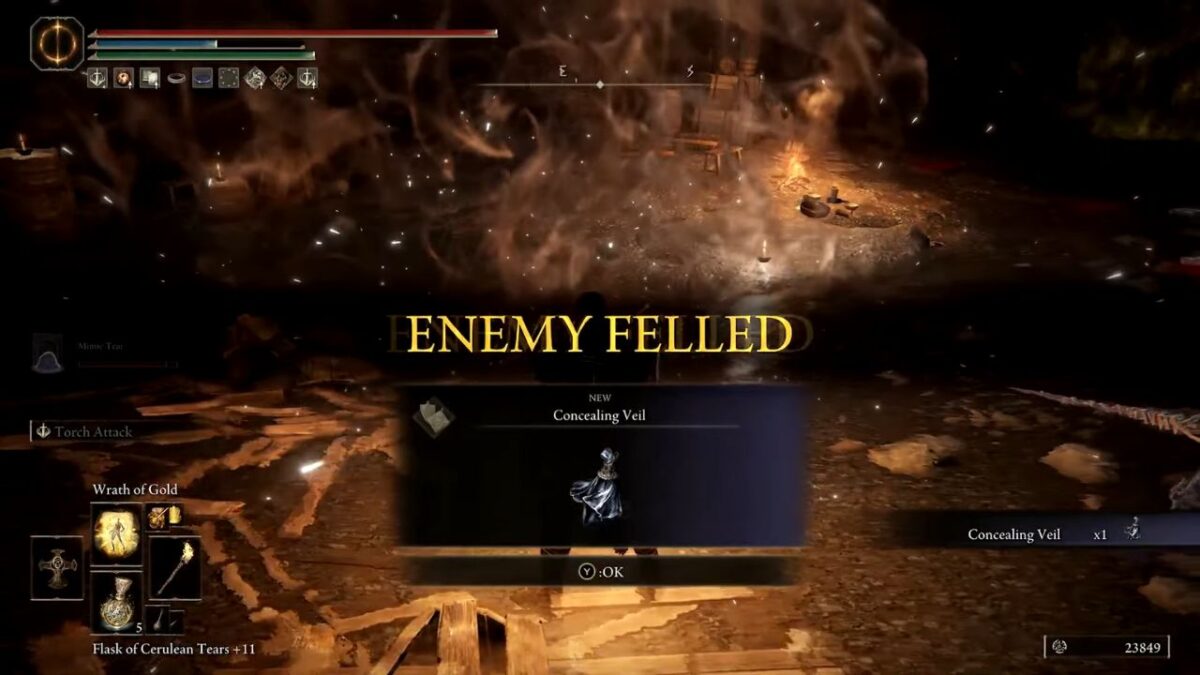This screenshot has height=675, width=1200.
Task: Click the ring-shaped status effect icon
Action: tap(176, 78)
